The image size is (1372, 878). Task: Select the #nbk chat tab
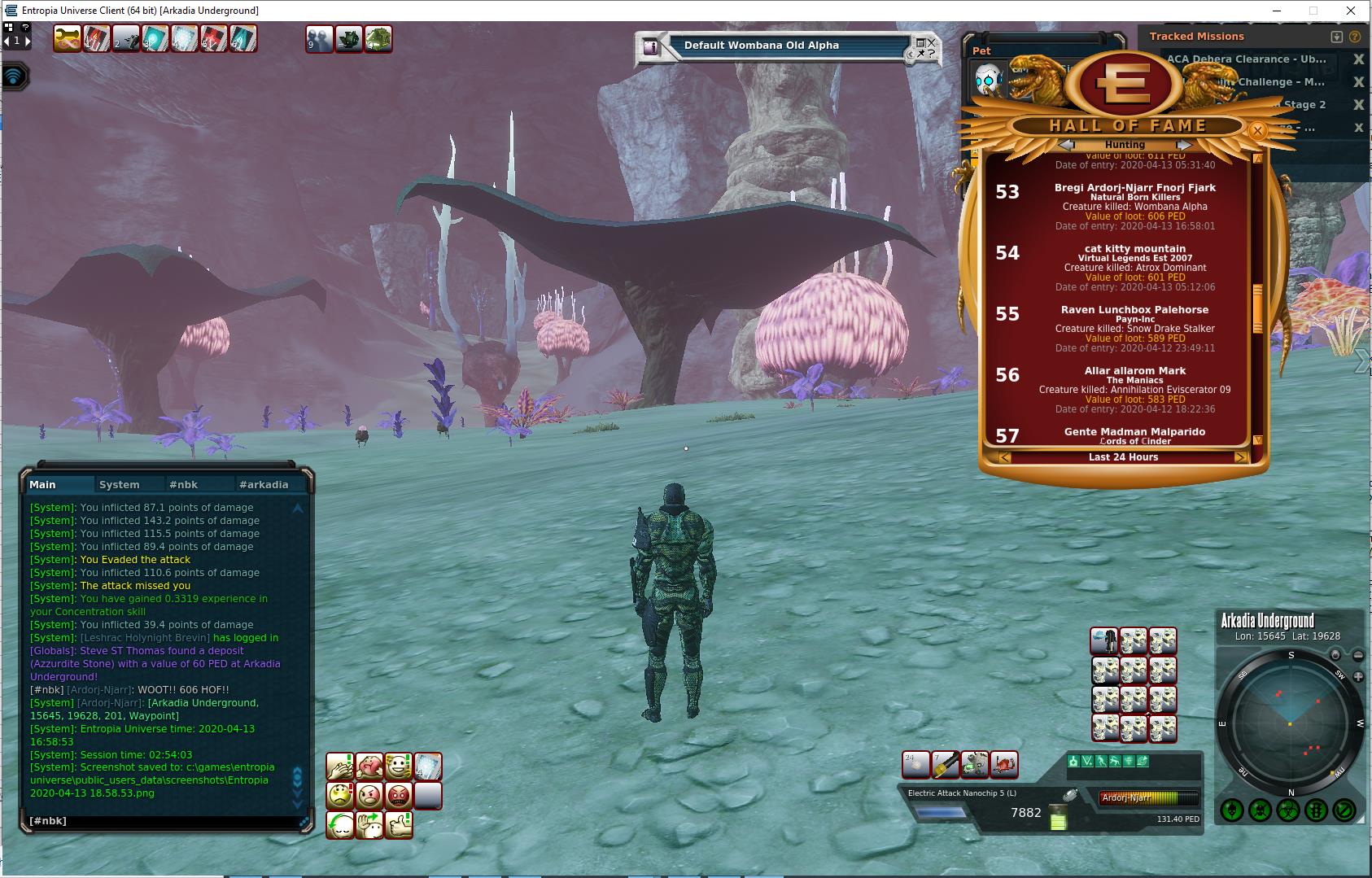coord(184,484)
